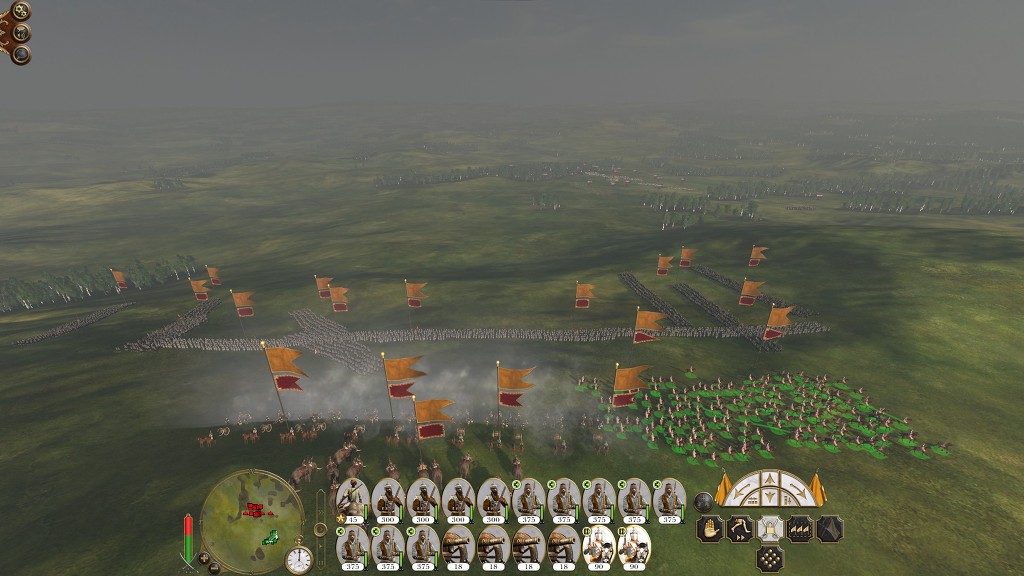1024x576 pixels.
Task: Toggle fire-at-will with three flames icon
Action: [800, 529]
